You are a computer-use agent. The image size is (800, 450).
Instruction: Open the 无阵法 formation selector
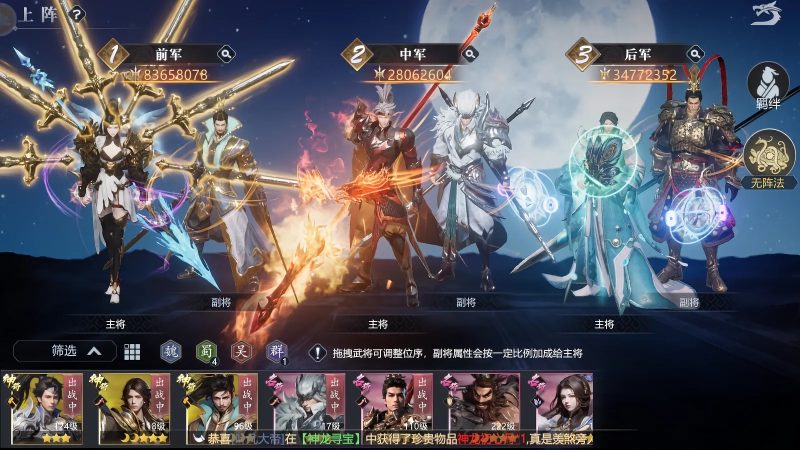pyautogui.click(x=768, y=160)
